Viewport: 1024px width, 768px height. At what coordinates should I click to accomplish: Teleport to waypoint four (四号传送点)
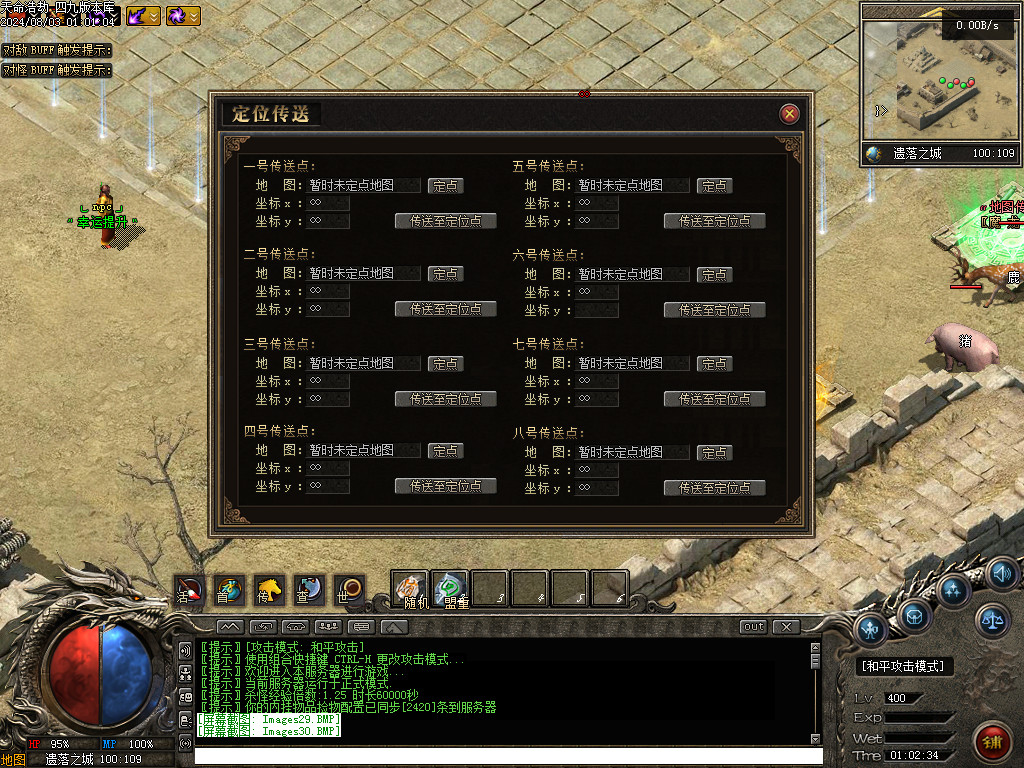click(446, 486)
